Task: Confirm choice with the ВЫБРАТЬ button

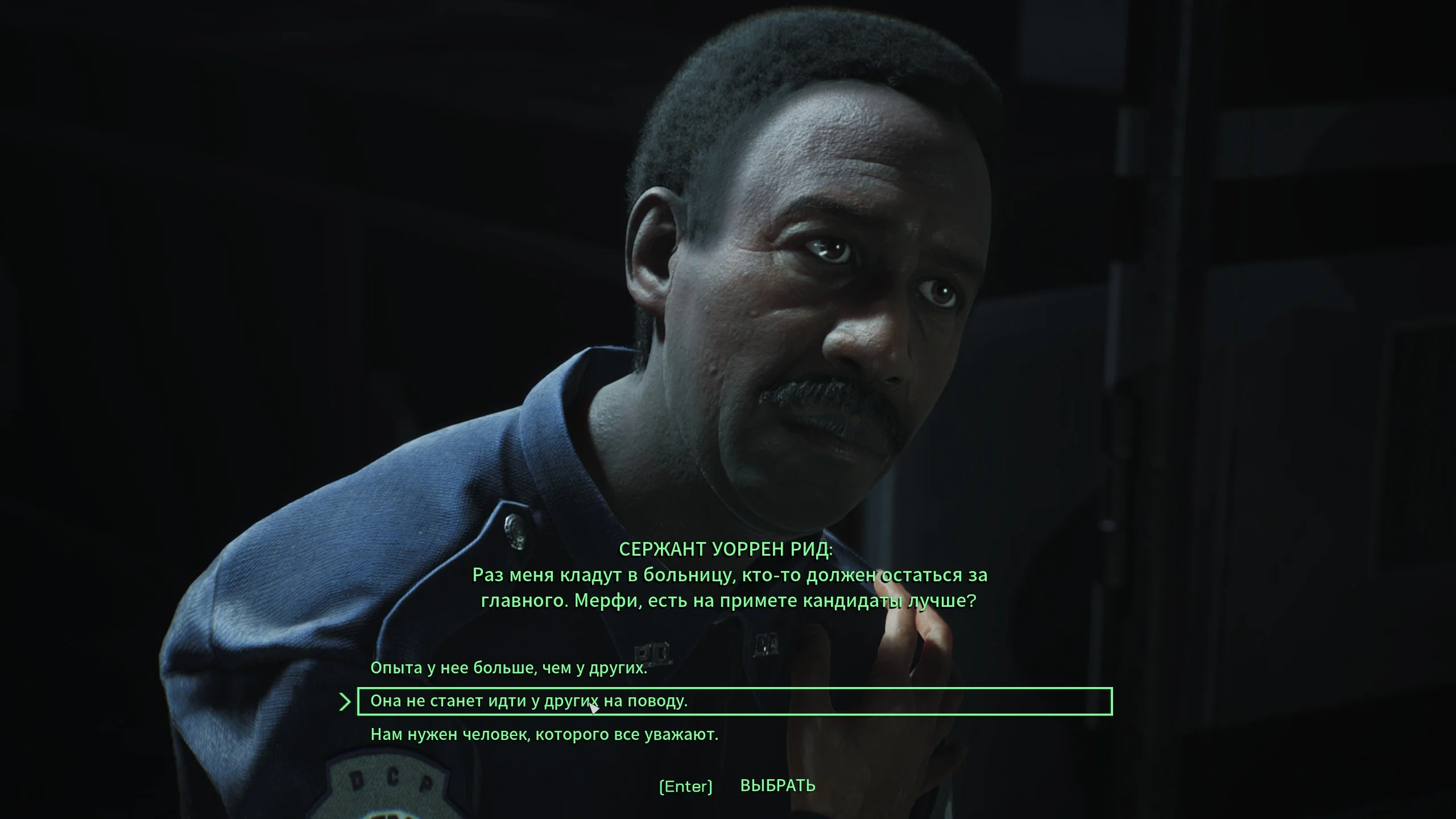Action: [x=777, y=785]
